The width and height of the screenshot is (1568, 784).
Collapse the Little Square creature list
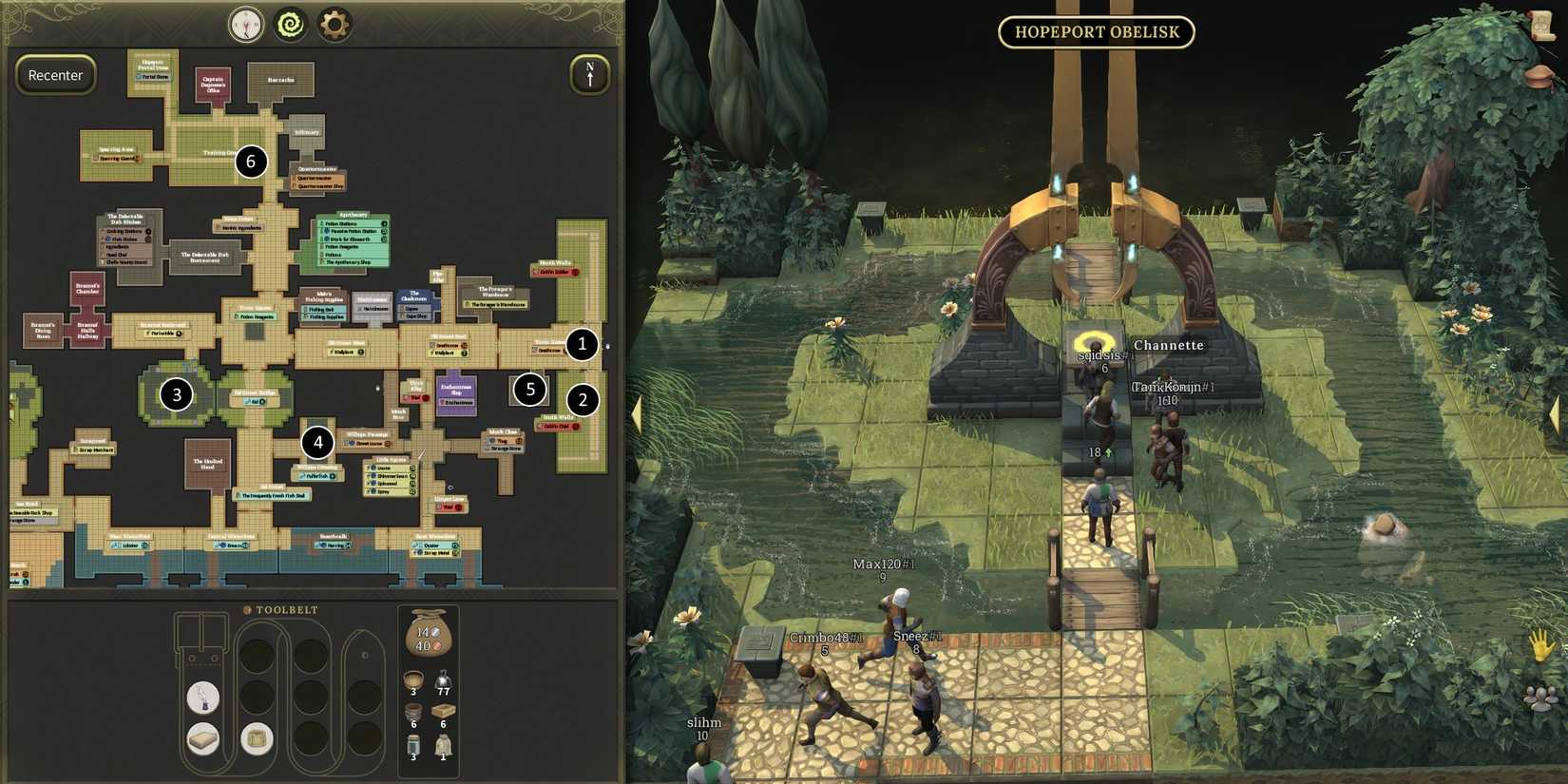point(392,459)
